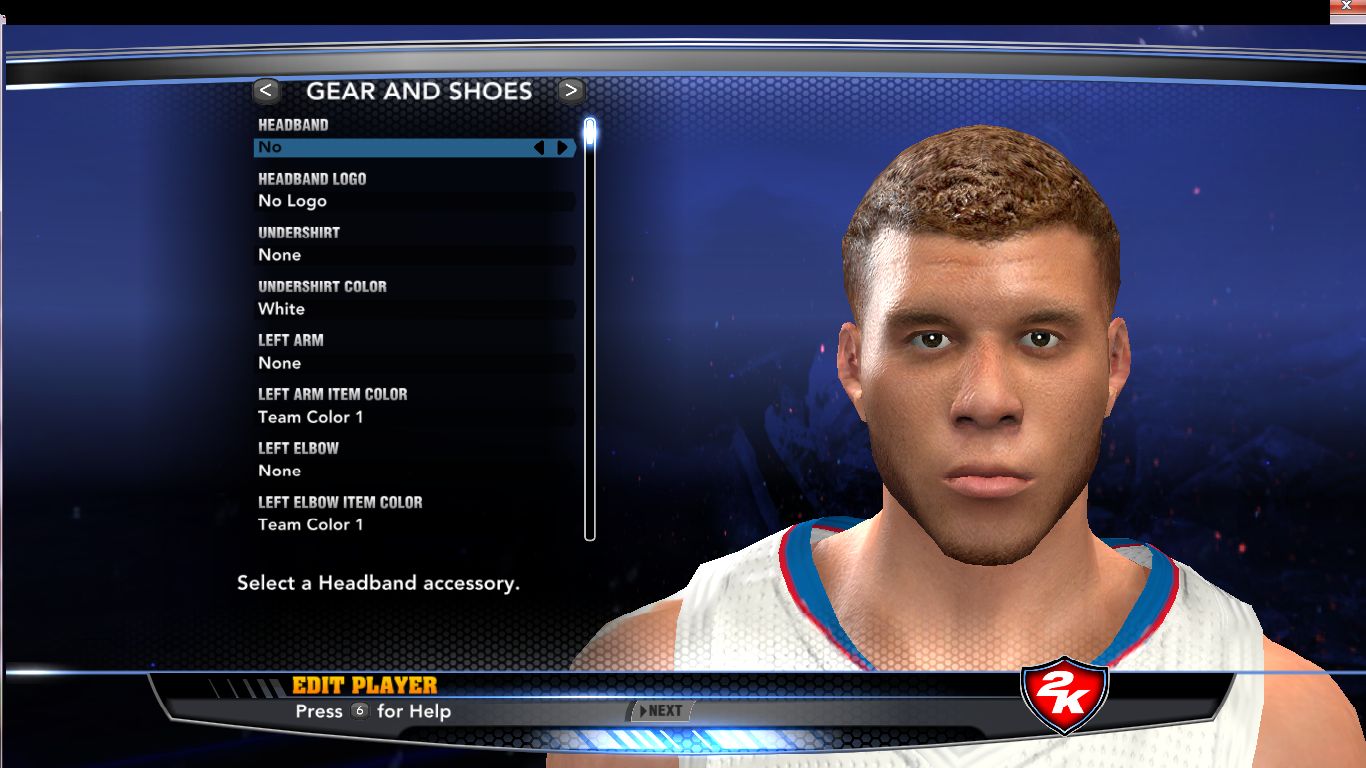Pick the Left Arm accessory row

pyautogui.click(x=400, y=363)
